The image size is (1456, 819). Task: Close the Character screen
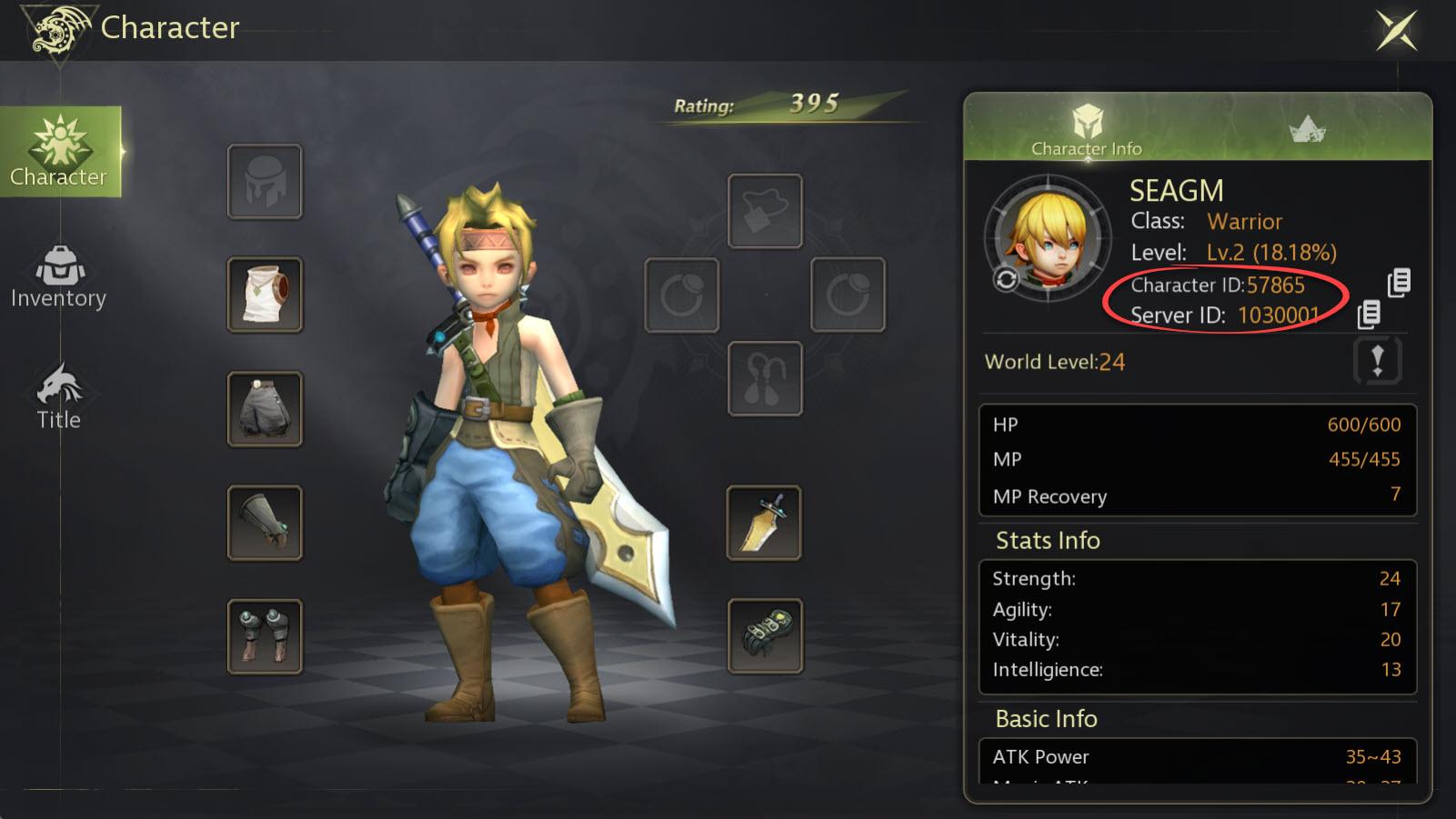coord(1396,30)
